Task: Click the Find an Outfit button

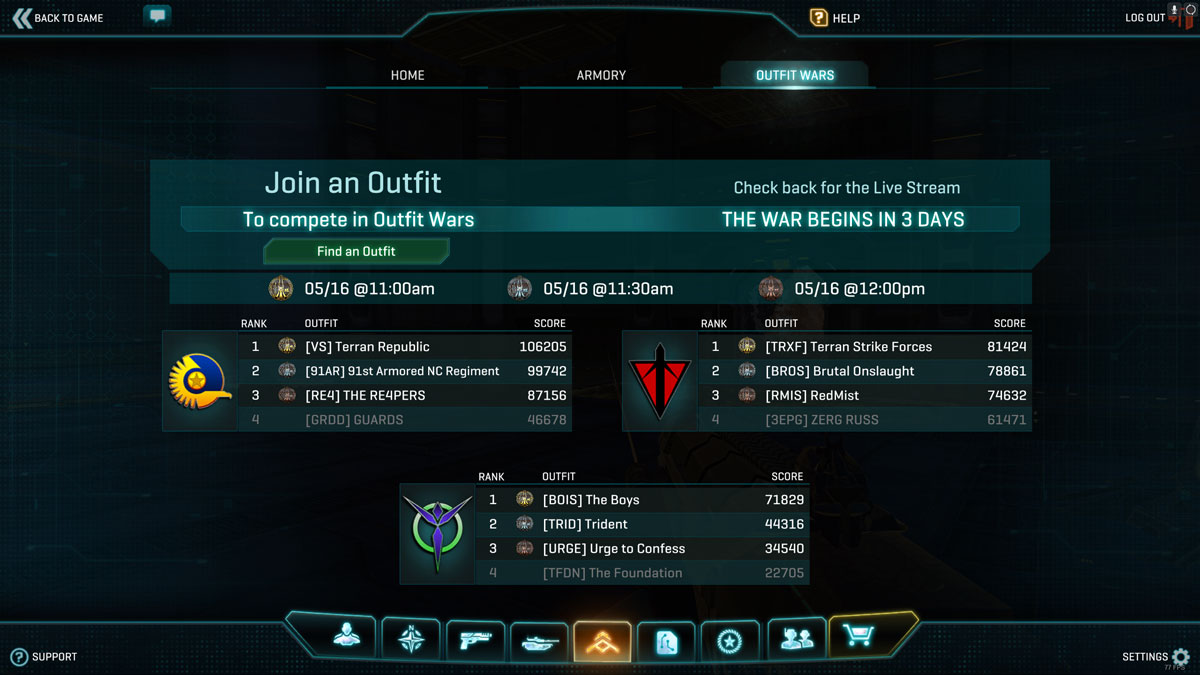Action: coord(356,251)
